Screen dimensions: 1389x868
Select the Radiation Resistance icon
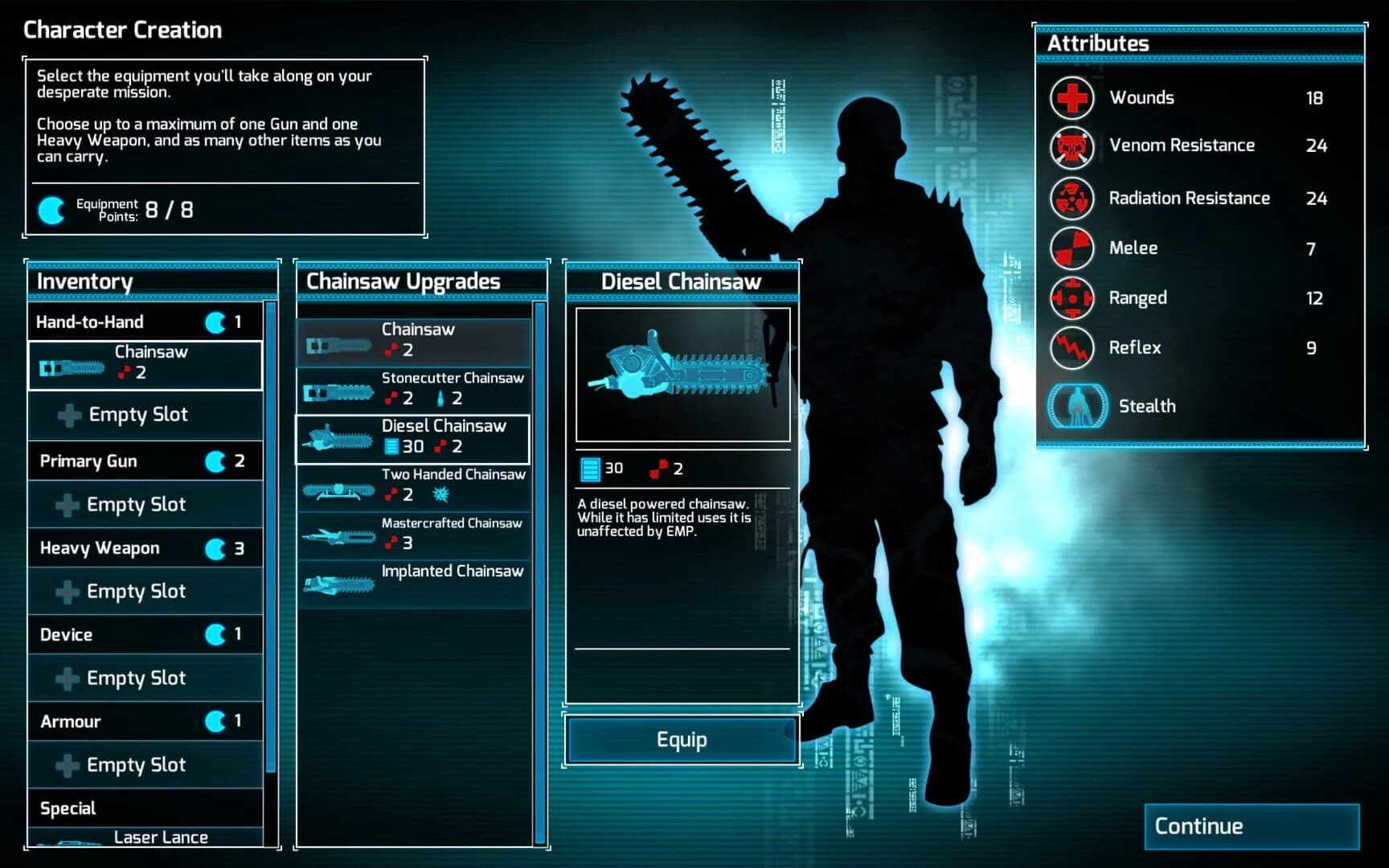pos(1072,199)
